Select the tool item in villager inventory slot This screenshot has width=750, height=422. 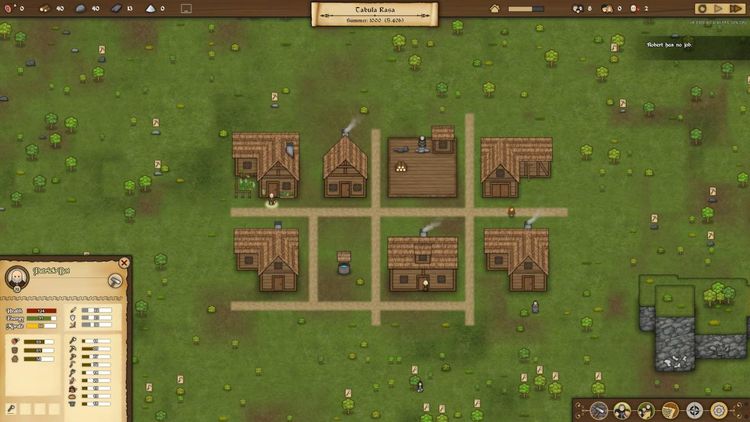(x=11, y=408)
